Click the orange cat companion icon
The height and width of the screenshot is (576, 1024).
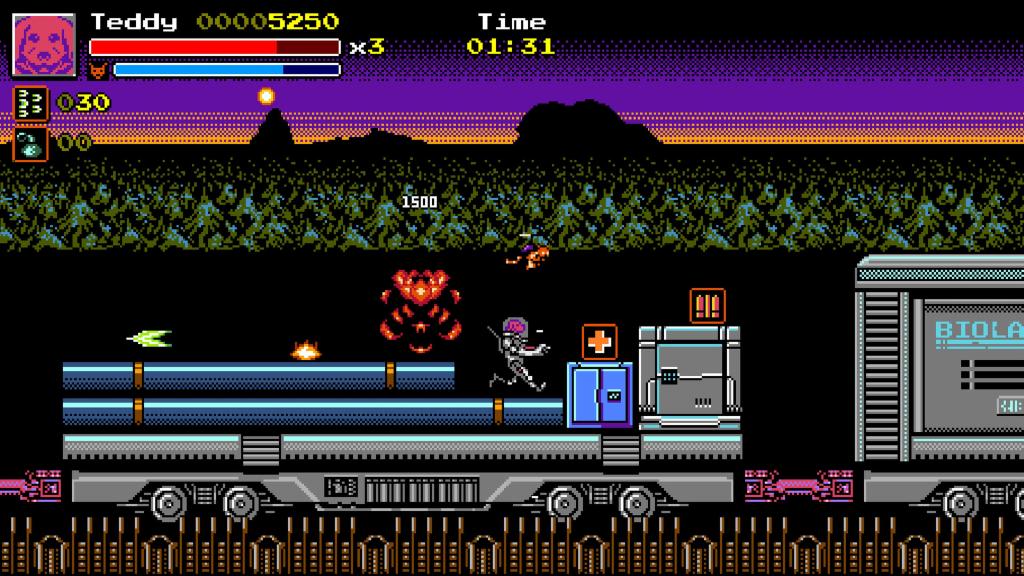pos(99,71)
